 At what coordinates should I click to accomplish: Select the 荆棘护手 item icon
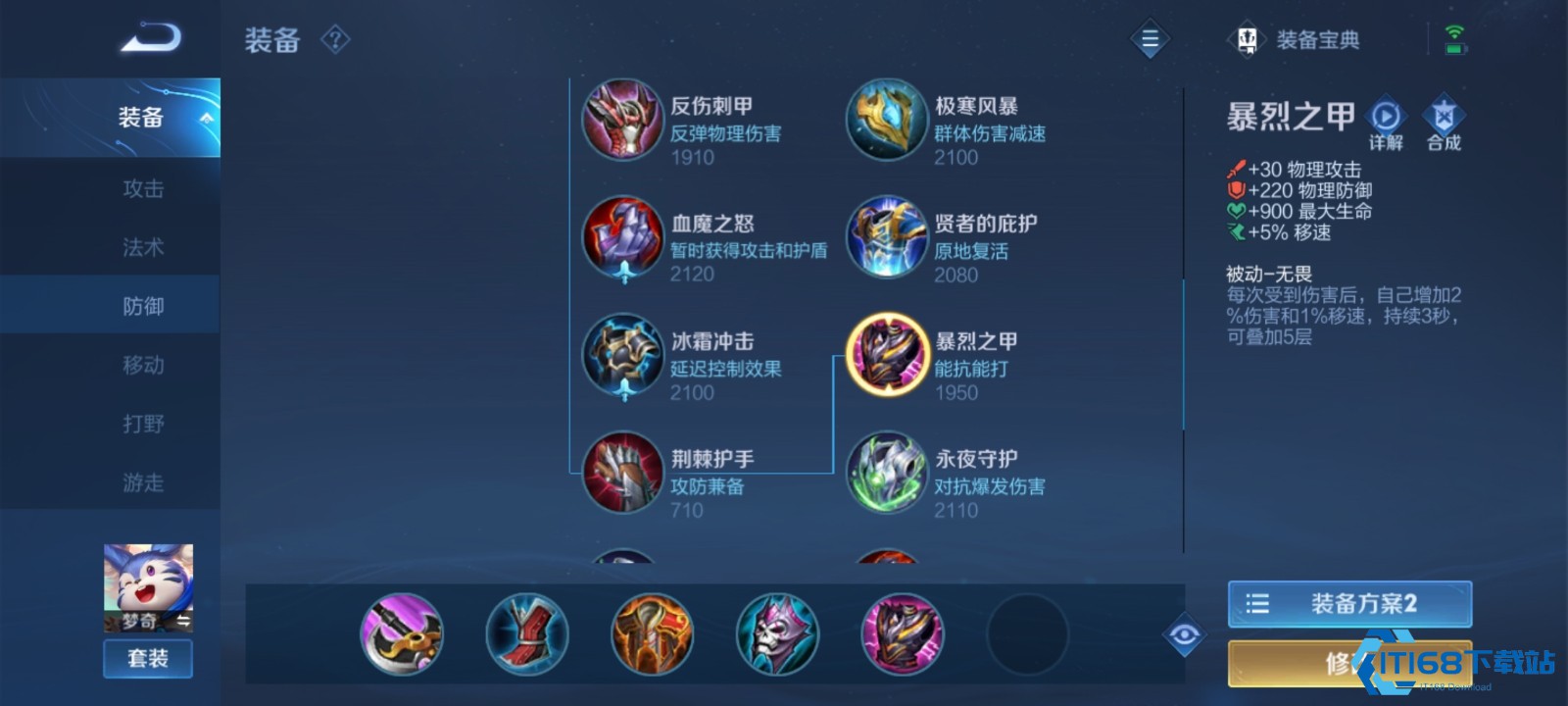click(x=621, y=474)
